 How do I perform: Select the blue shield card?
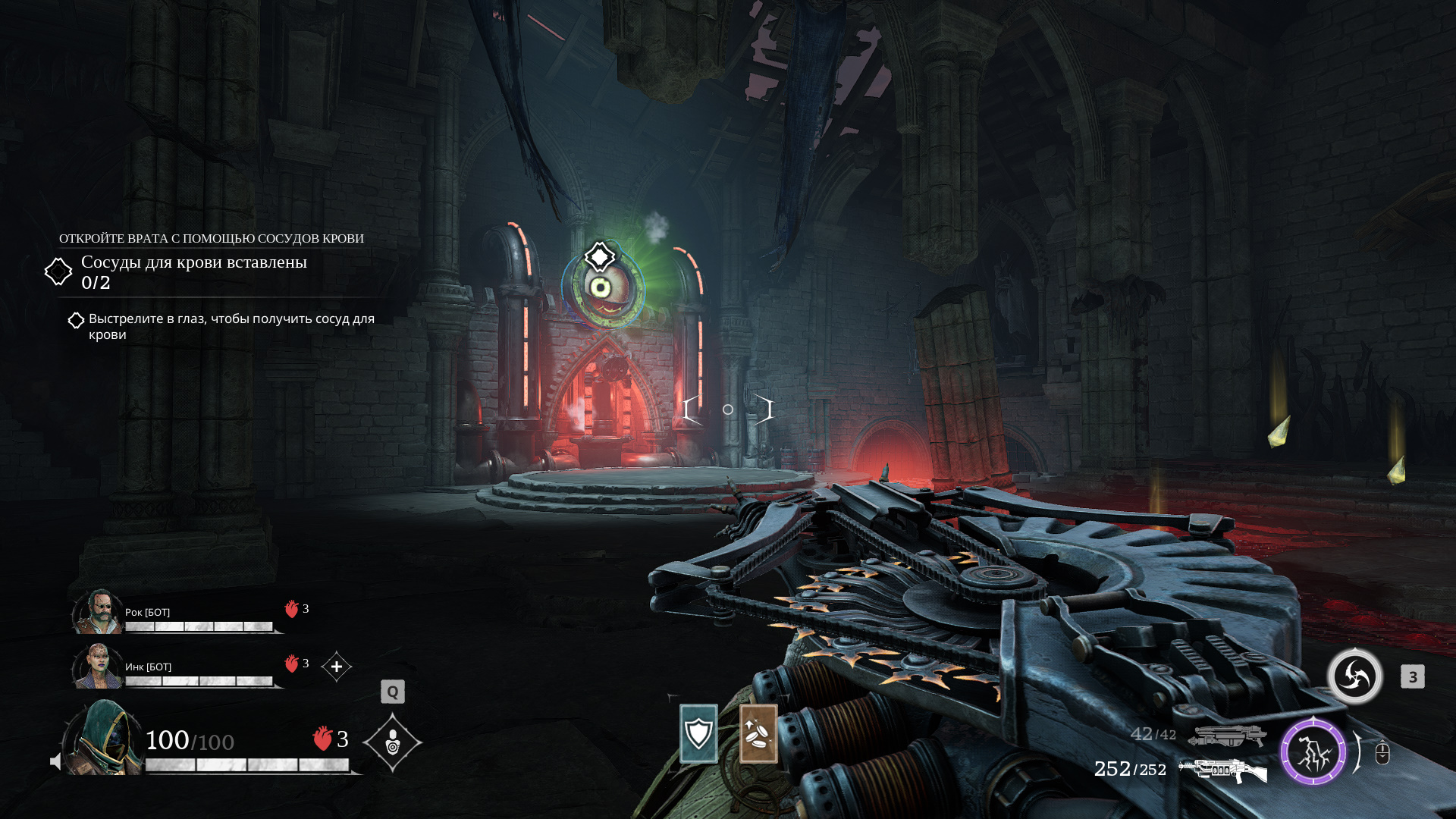698,733
